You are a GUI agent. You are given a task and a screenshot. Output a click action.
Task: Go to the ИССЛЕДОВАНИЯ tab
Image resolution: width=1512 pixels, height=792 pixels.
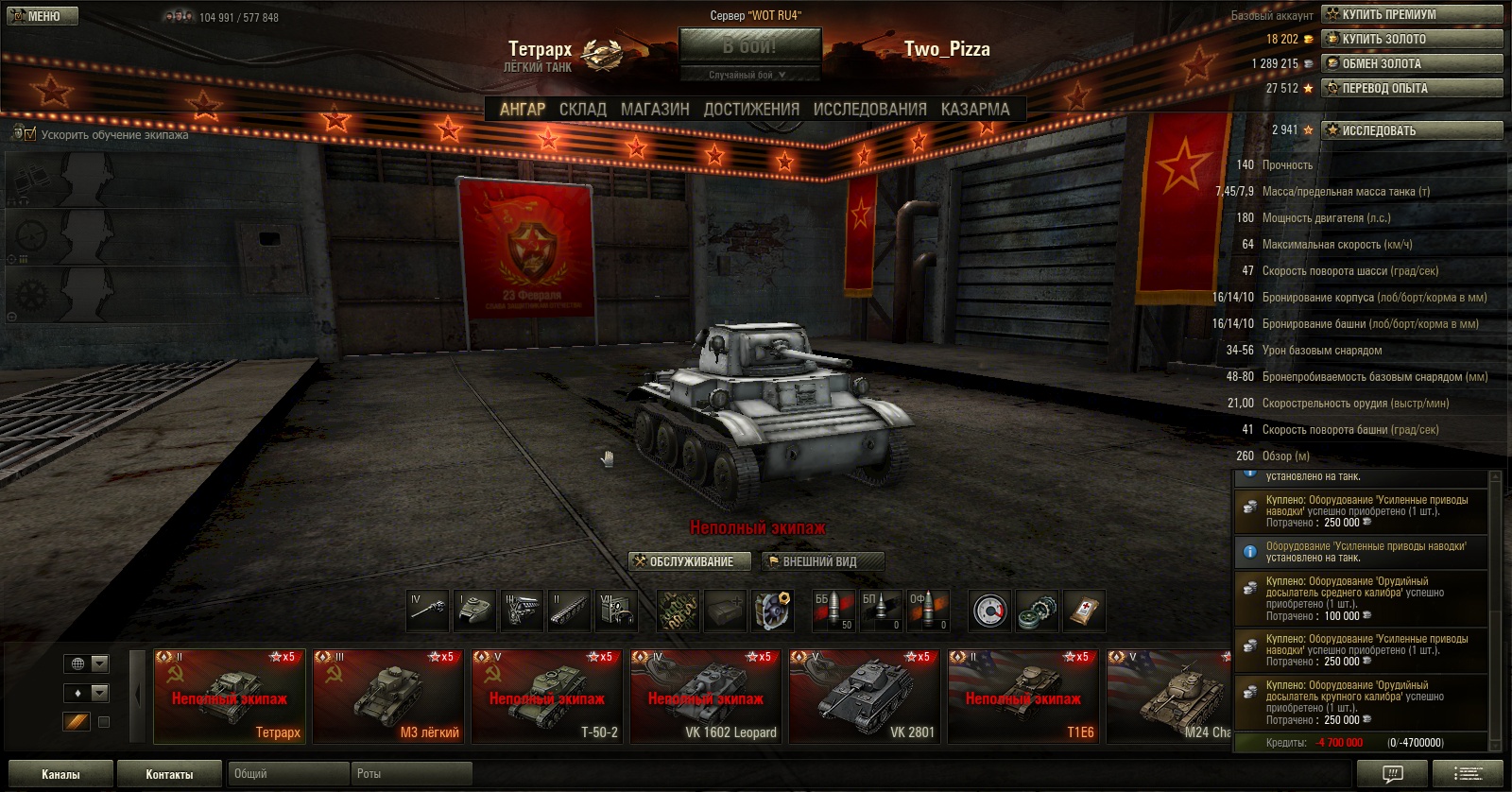869,110
